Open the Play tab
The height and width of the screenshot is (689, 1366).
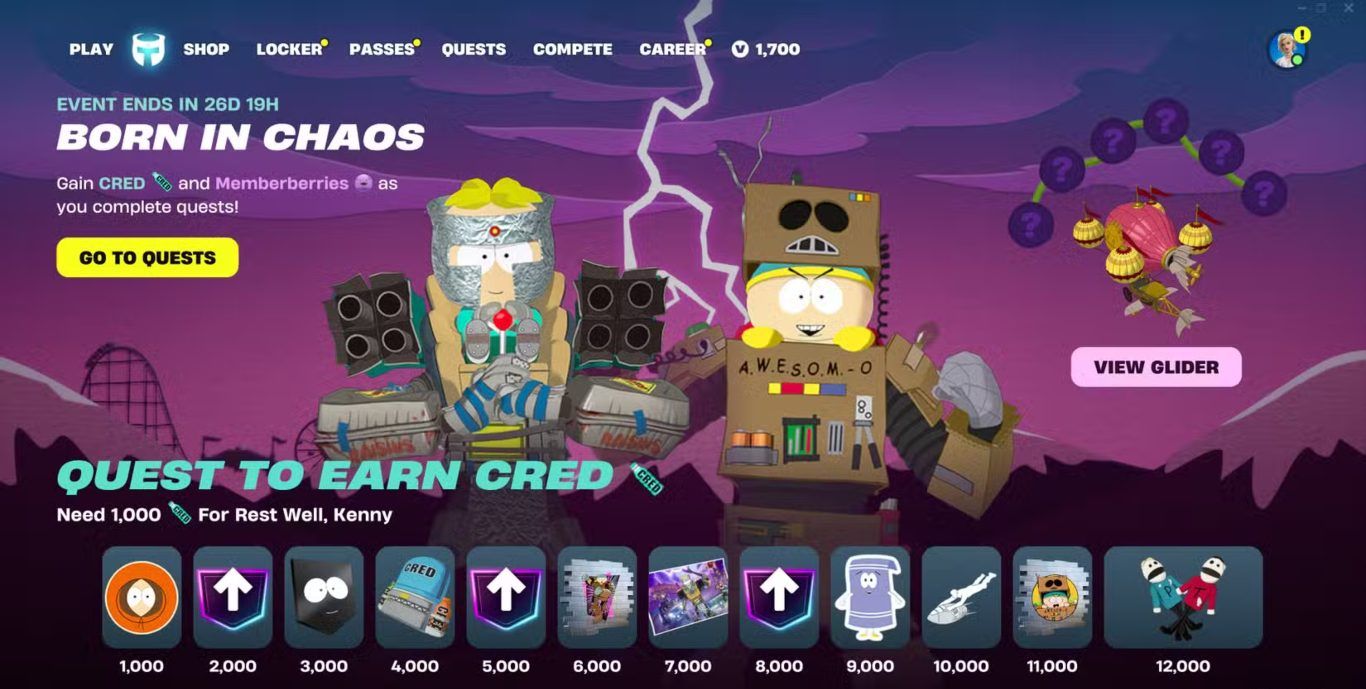91,49
